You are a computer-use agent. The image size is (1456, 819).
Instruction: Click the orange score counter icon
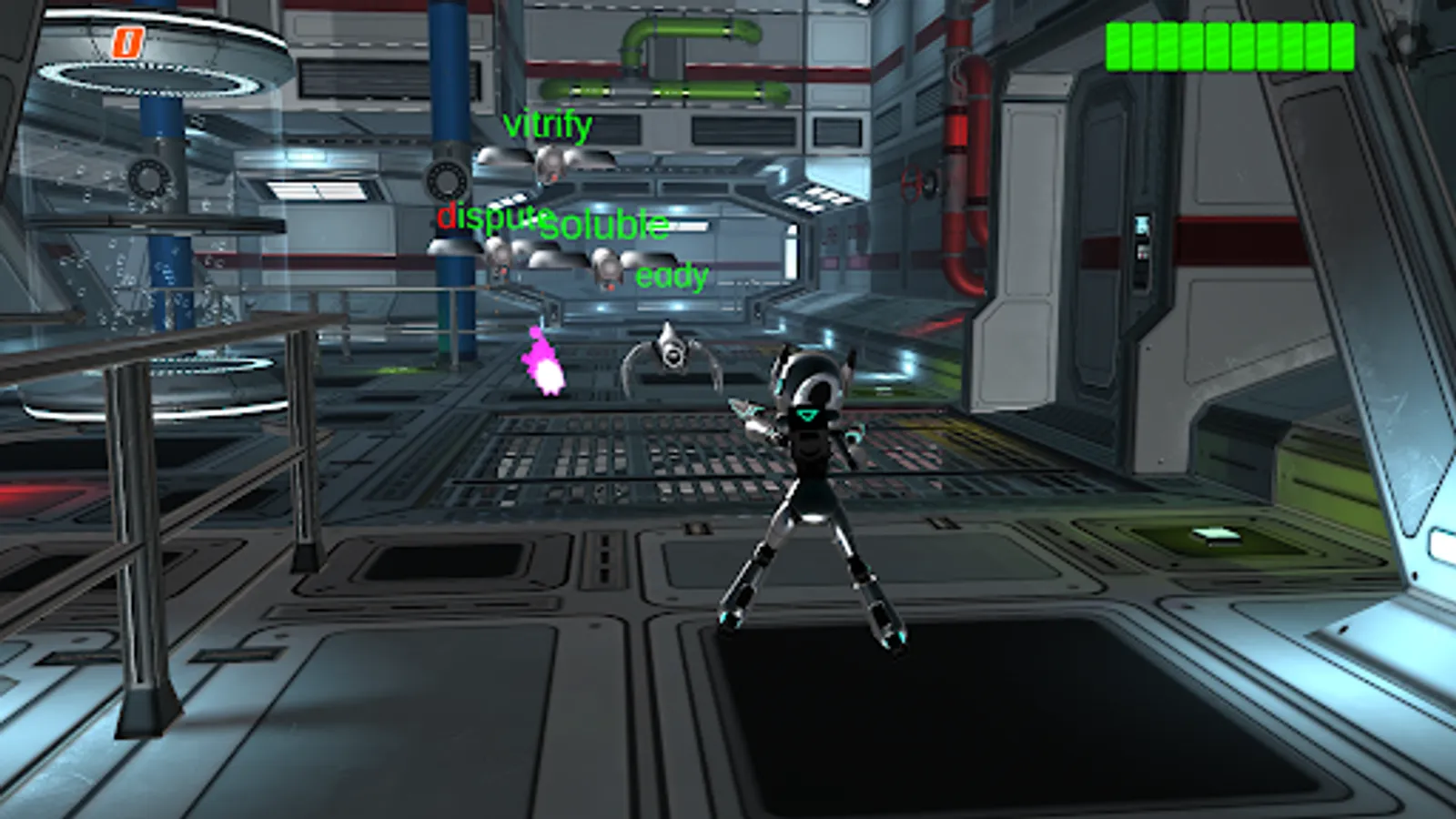pyautogui.click(x=128, y=42)
